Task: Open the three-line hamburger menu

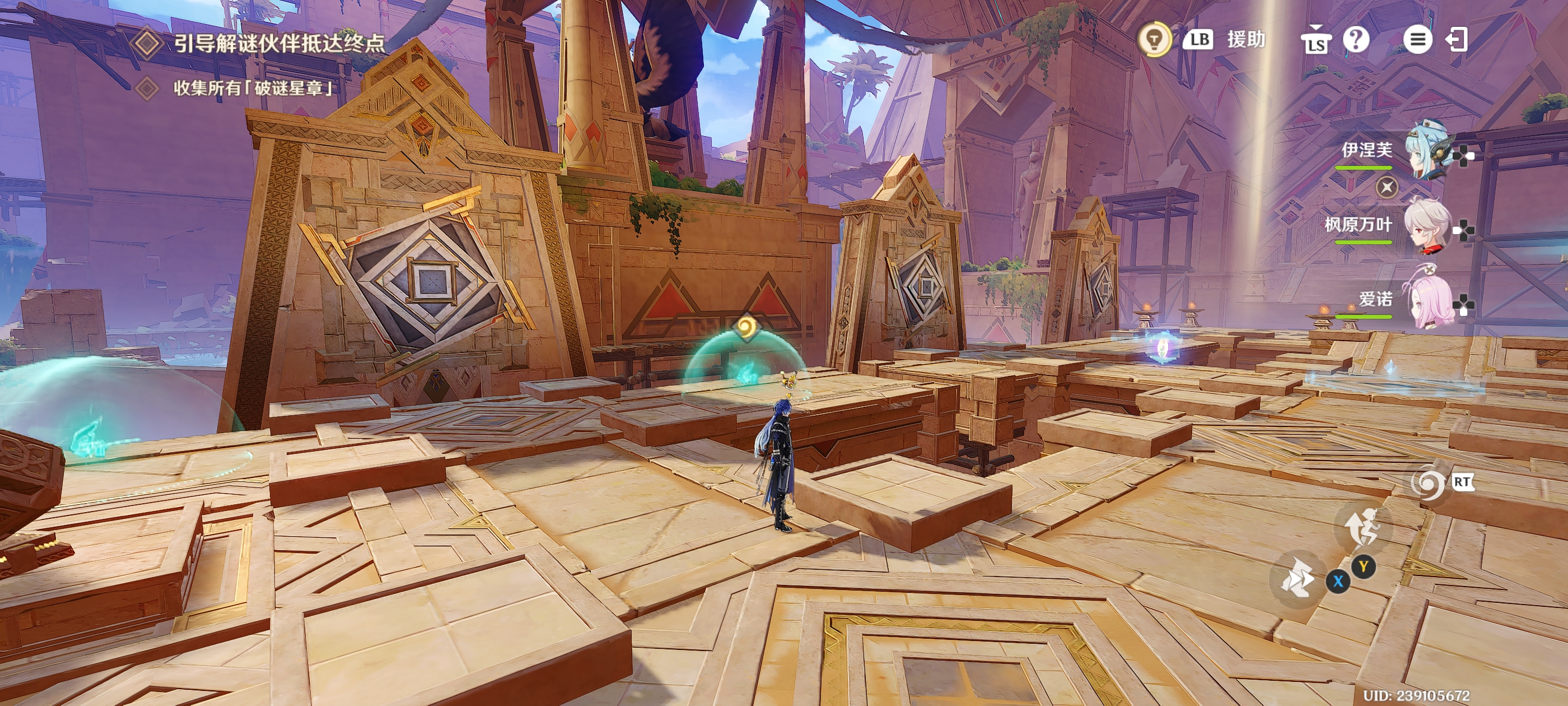Action: 1417,40
